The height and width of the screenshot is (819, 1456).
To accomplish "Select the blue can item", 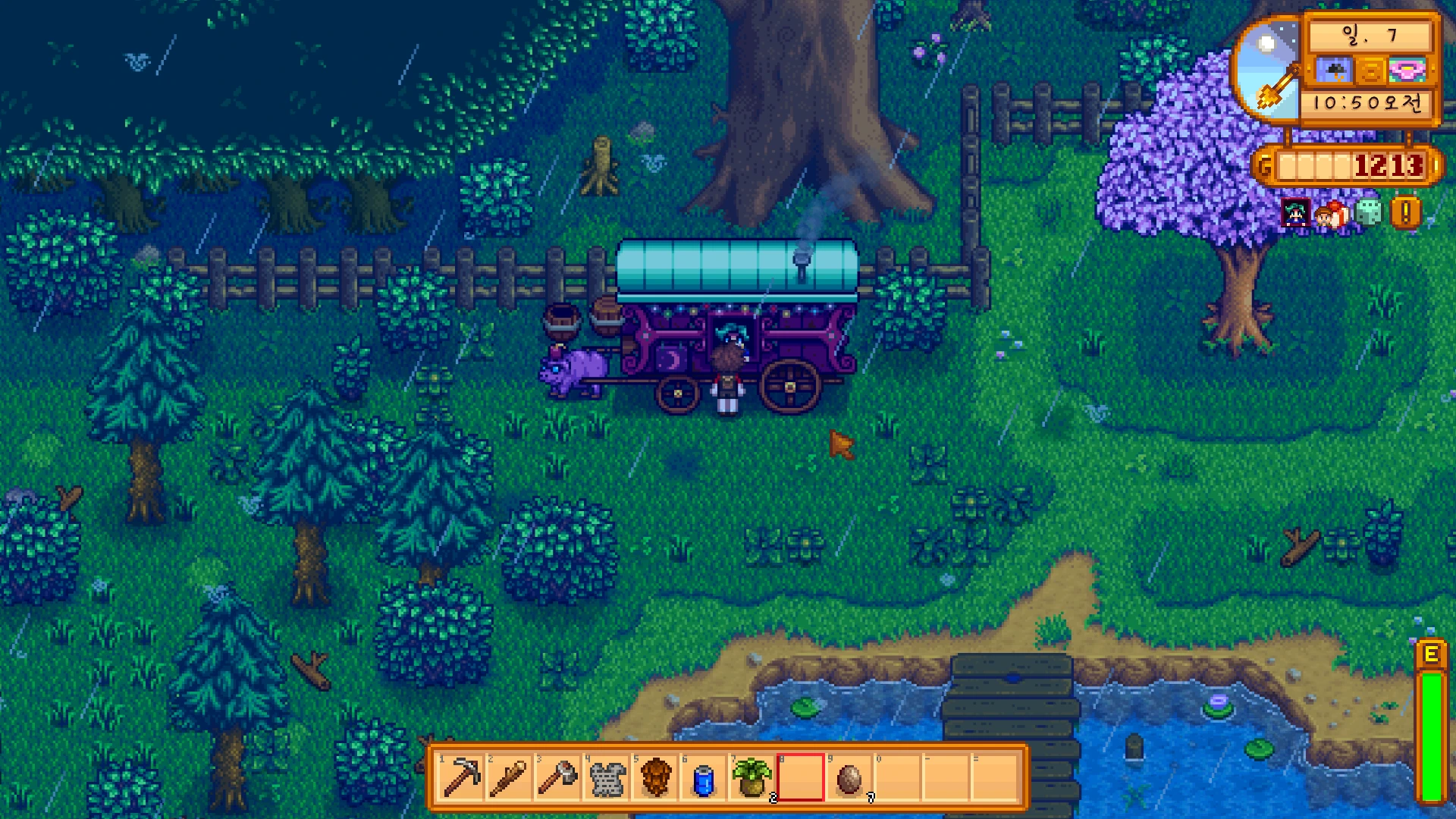I will click(704, 777).
